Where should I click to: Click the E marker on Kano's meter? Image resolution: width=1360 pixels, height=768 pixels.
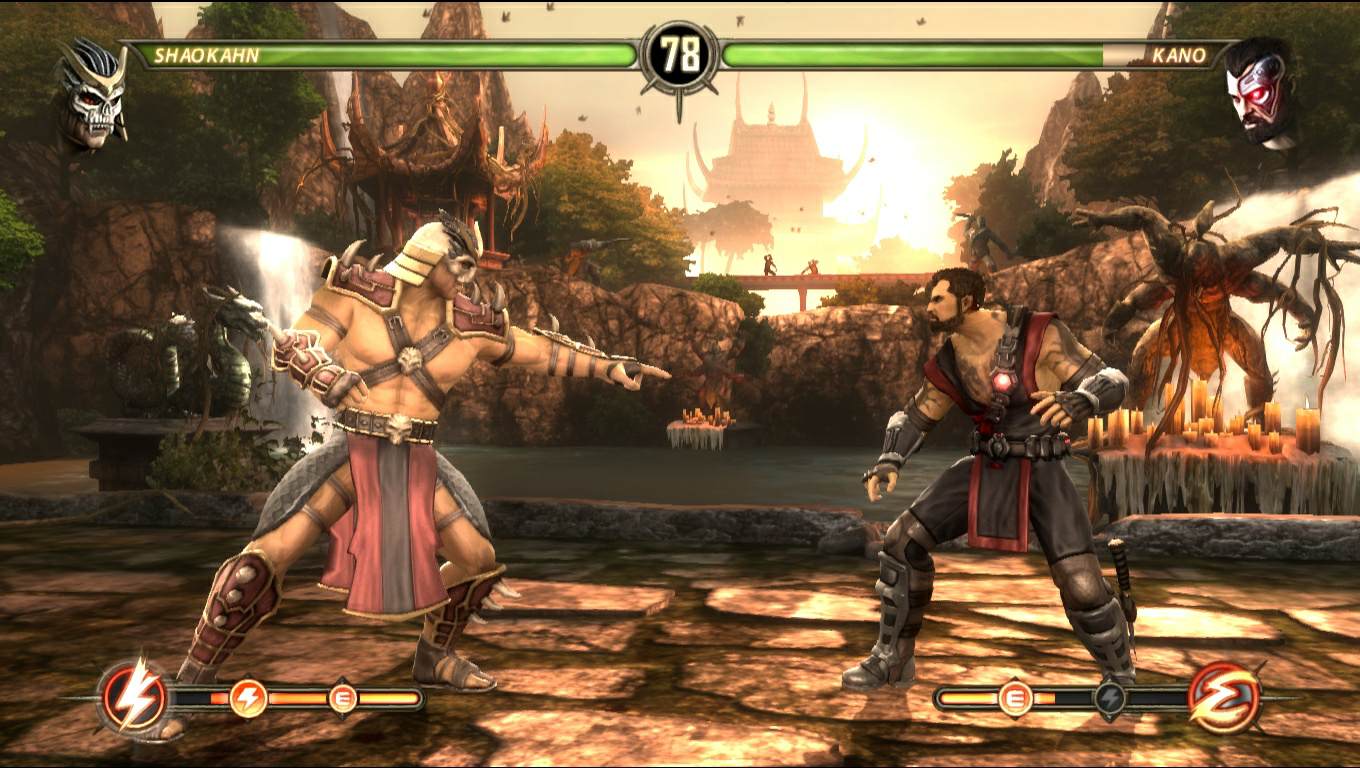point(1015,697)
